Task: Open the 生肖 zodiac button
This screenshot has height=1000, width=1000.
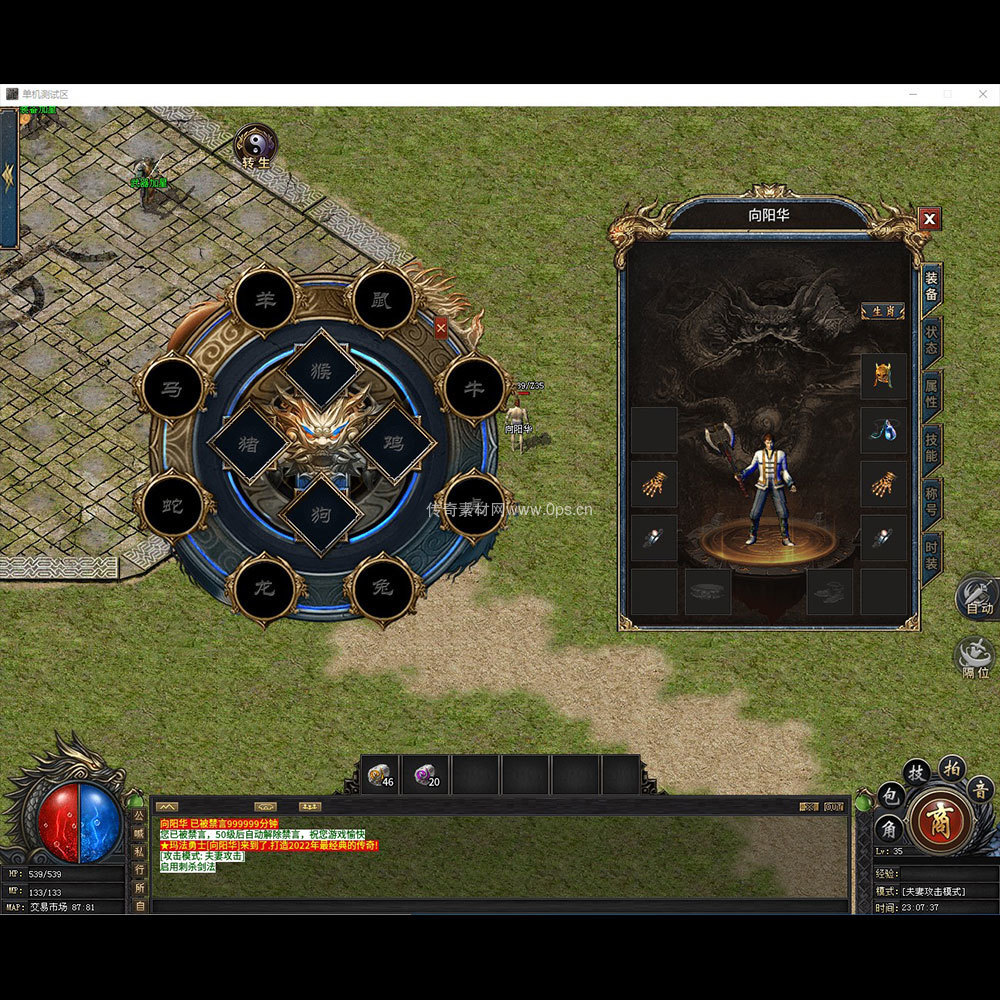Action: (x=883, y=311)
